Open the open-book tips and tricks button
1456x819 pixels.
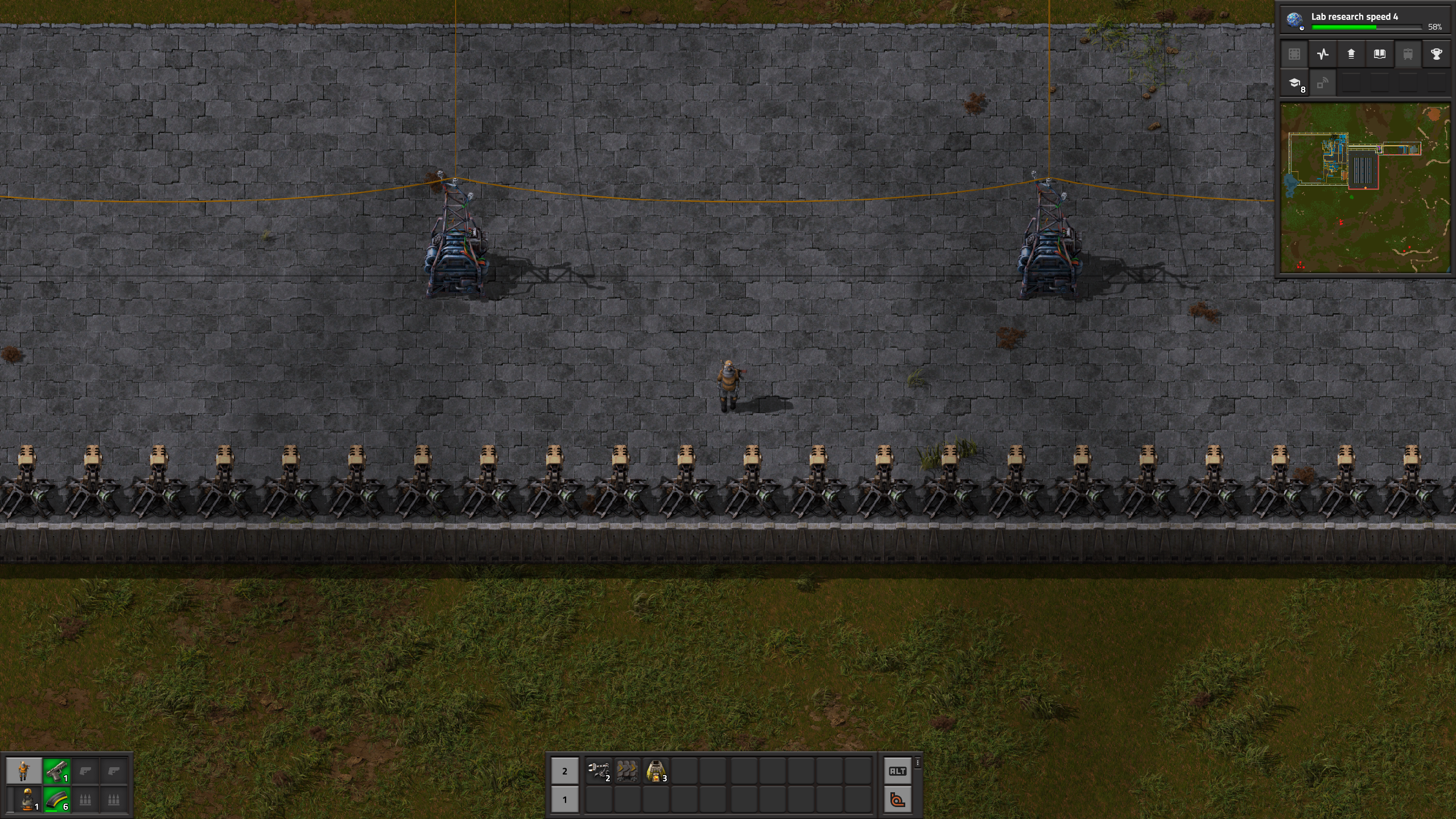point(1380,54)
